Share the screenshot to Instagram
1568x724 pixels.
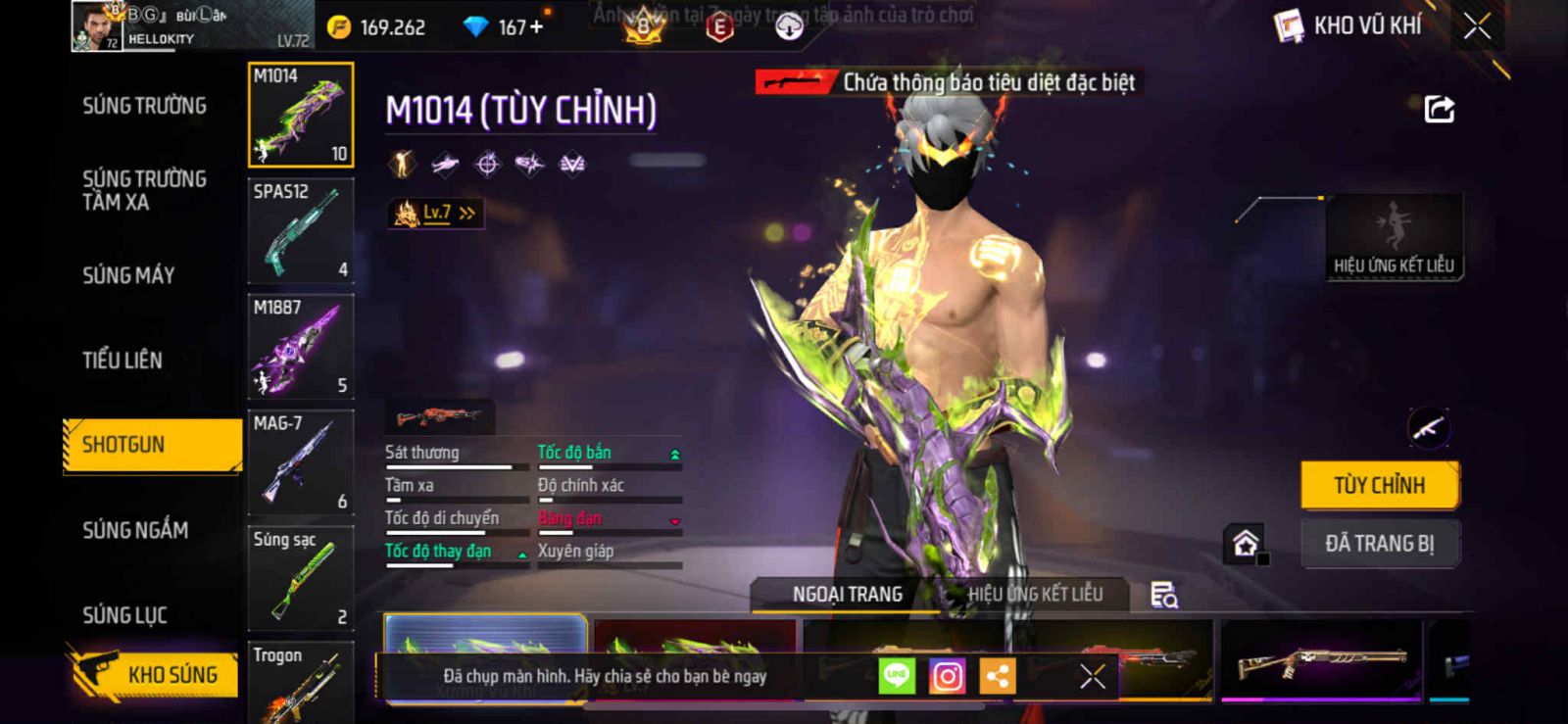tap(947, 676)
